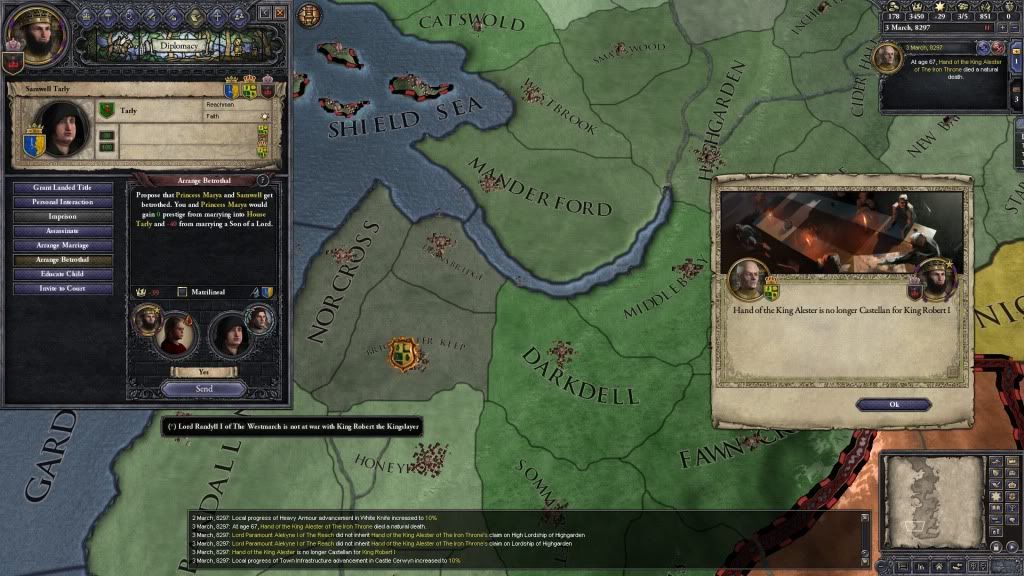Send the betrothal proposal
Viewport: 1024px width, 576px height.
coord(204,388)
